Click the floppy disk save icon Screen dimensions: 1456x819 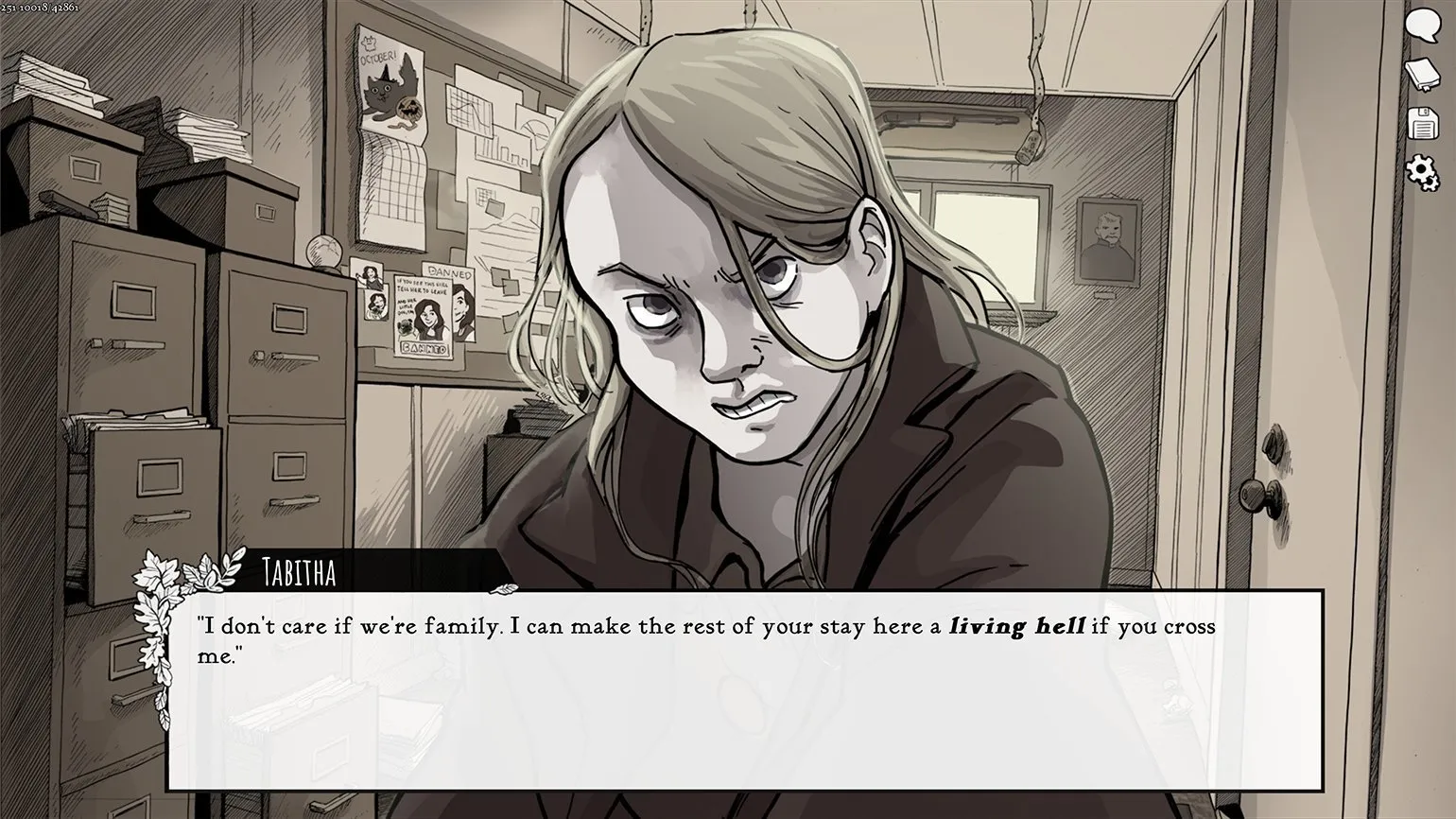point(1421,124)
